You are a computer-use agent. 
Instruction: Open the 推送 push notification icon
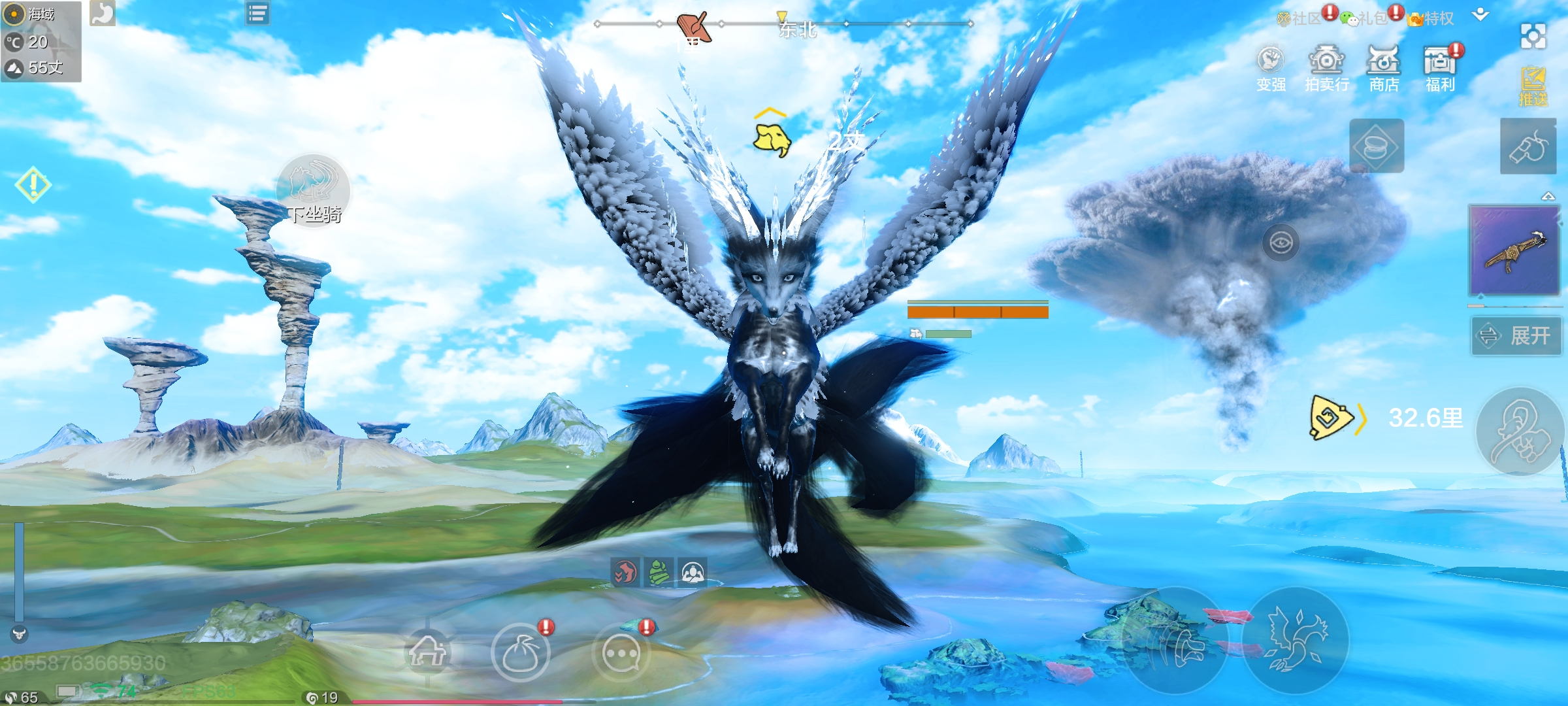(x=1533, y=86)
